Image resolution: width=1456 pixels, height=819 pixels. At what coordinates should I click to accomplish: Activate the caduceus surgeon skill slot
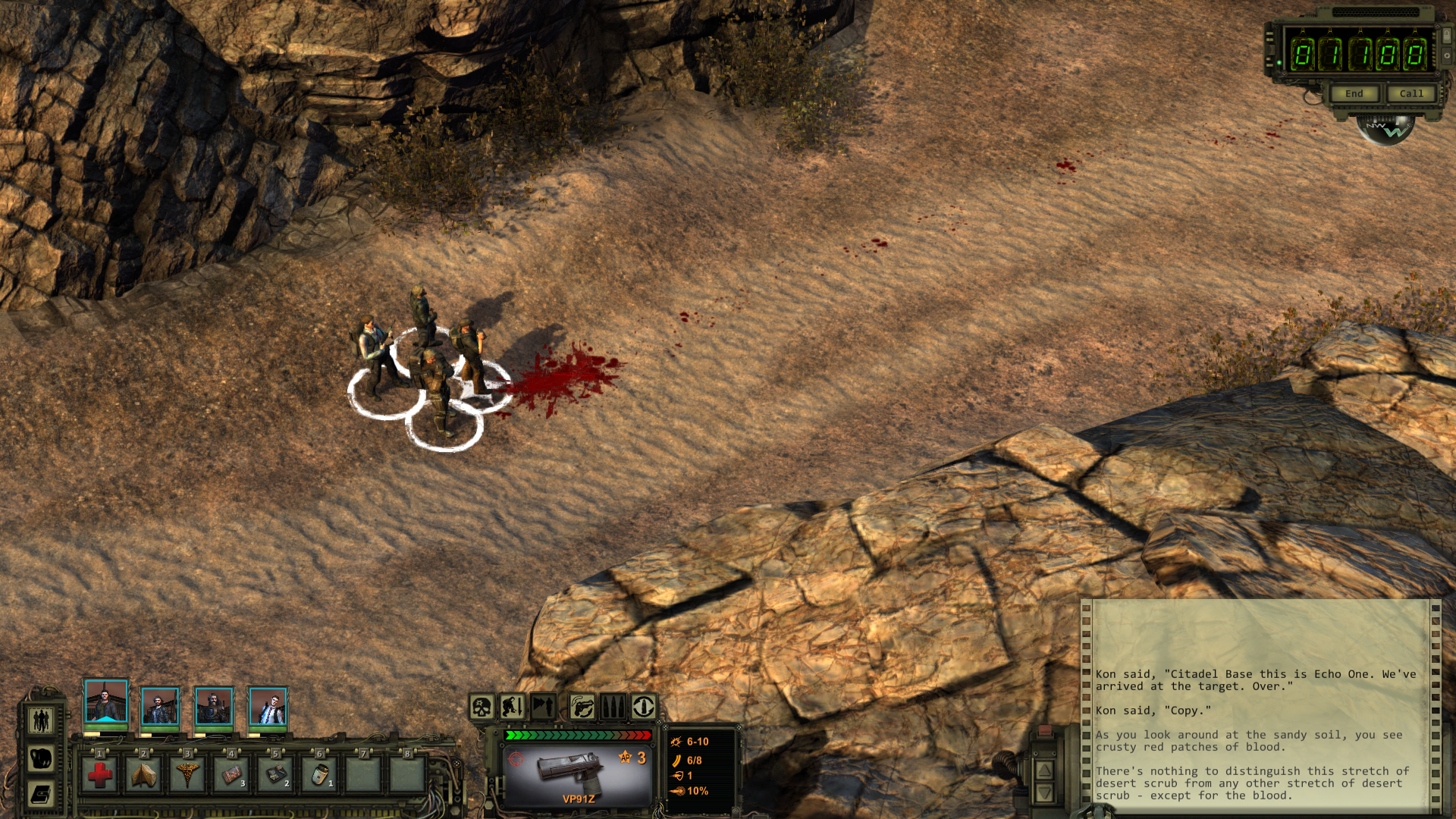coord(187,775)
